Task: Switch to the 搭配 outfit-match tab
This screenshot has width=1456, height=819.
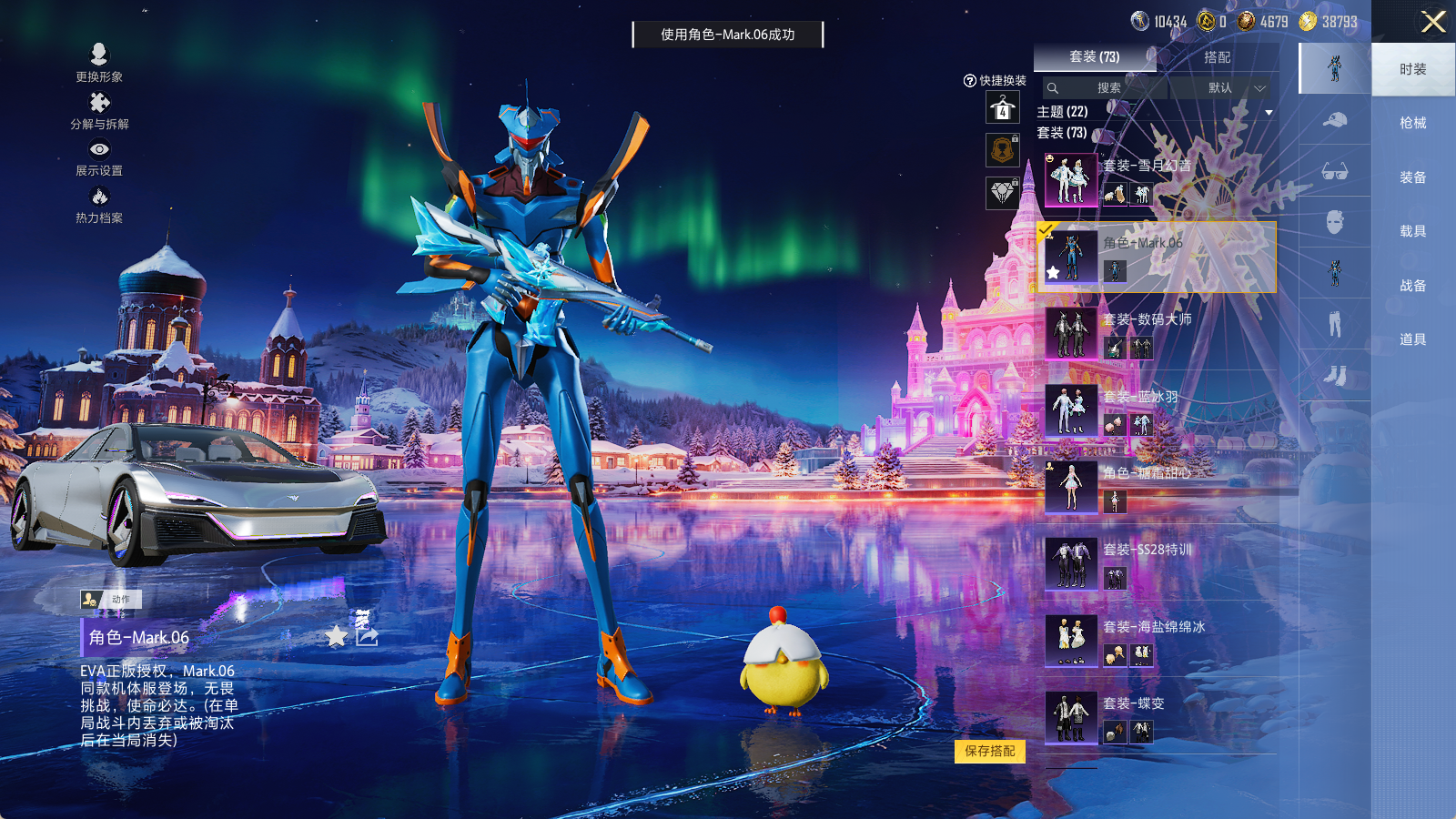Action: 1217,57
